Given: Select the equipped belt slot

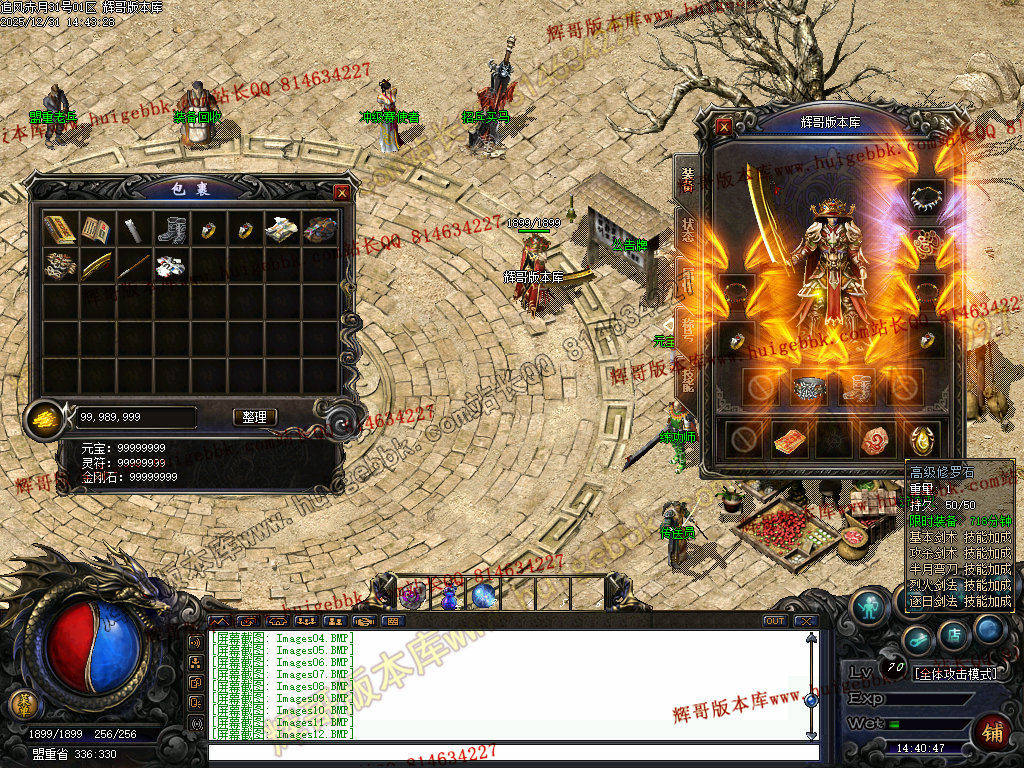Looking at the screenshot, I should coord(809,388).
